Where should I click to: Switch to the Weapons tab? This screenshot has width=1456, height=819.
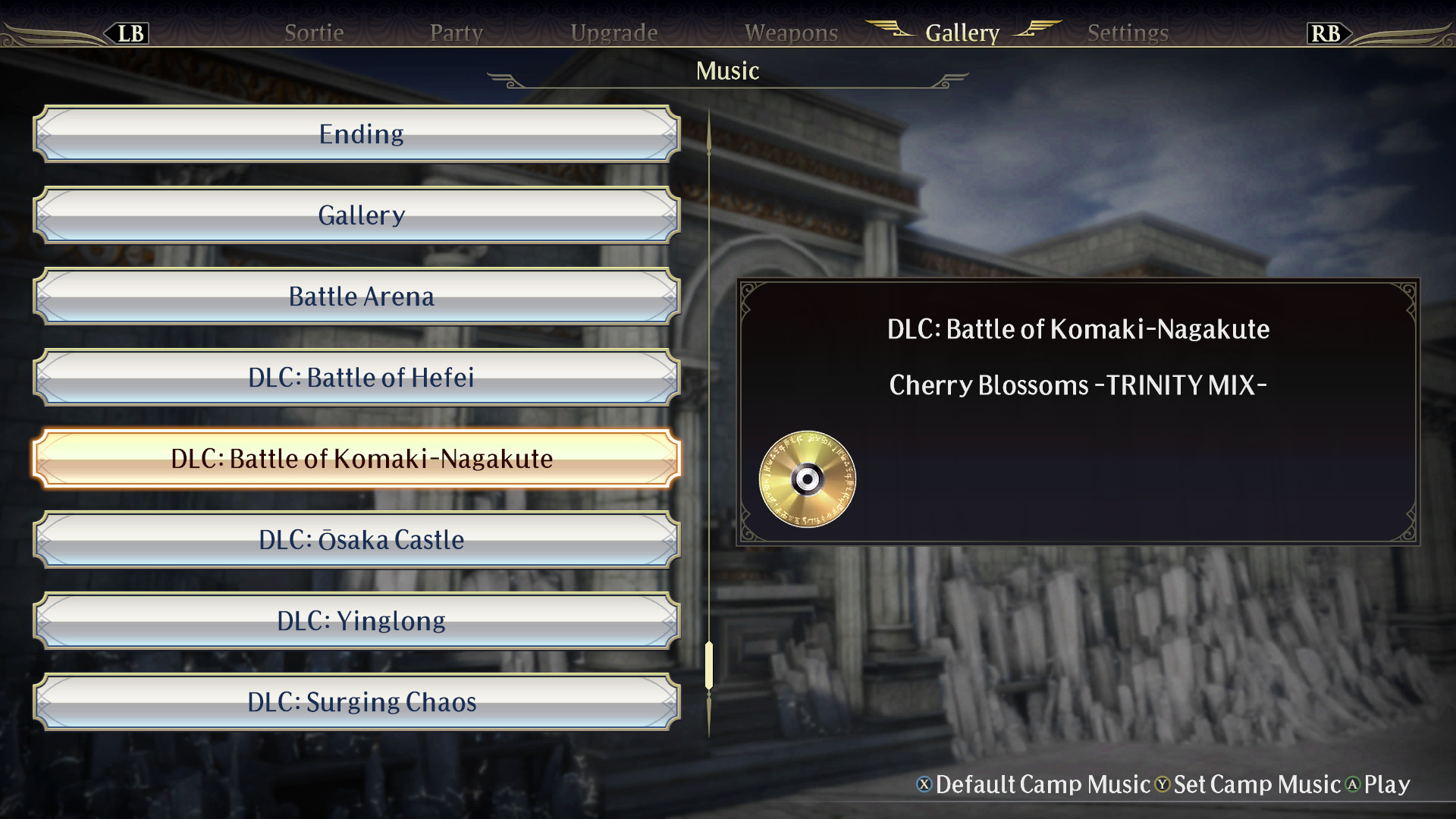pos(791,33)
